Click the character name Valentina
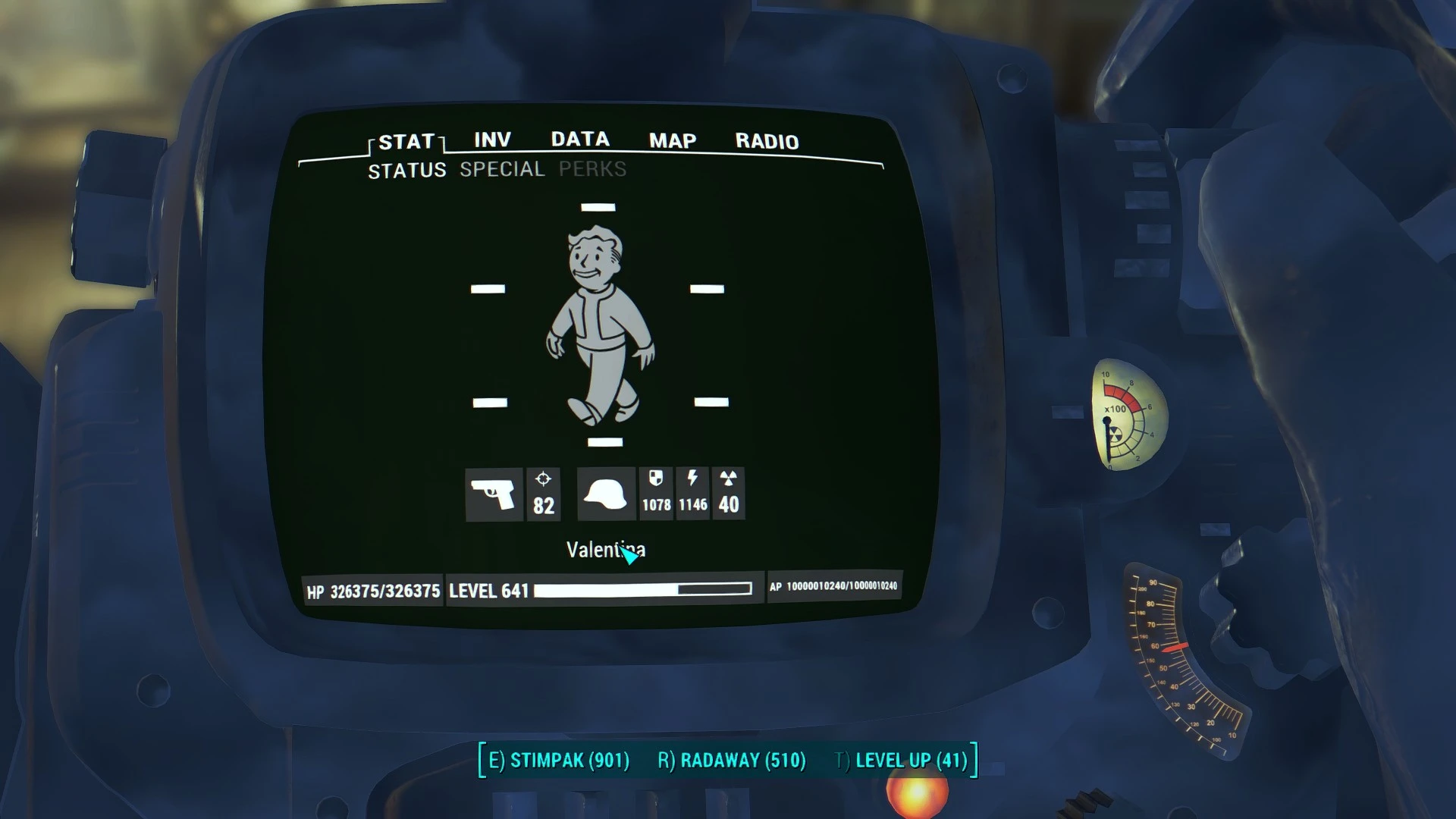 tap(604, 550)
